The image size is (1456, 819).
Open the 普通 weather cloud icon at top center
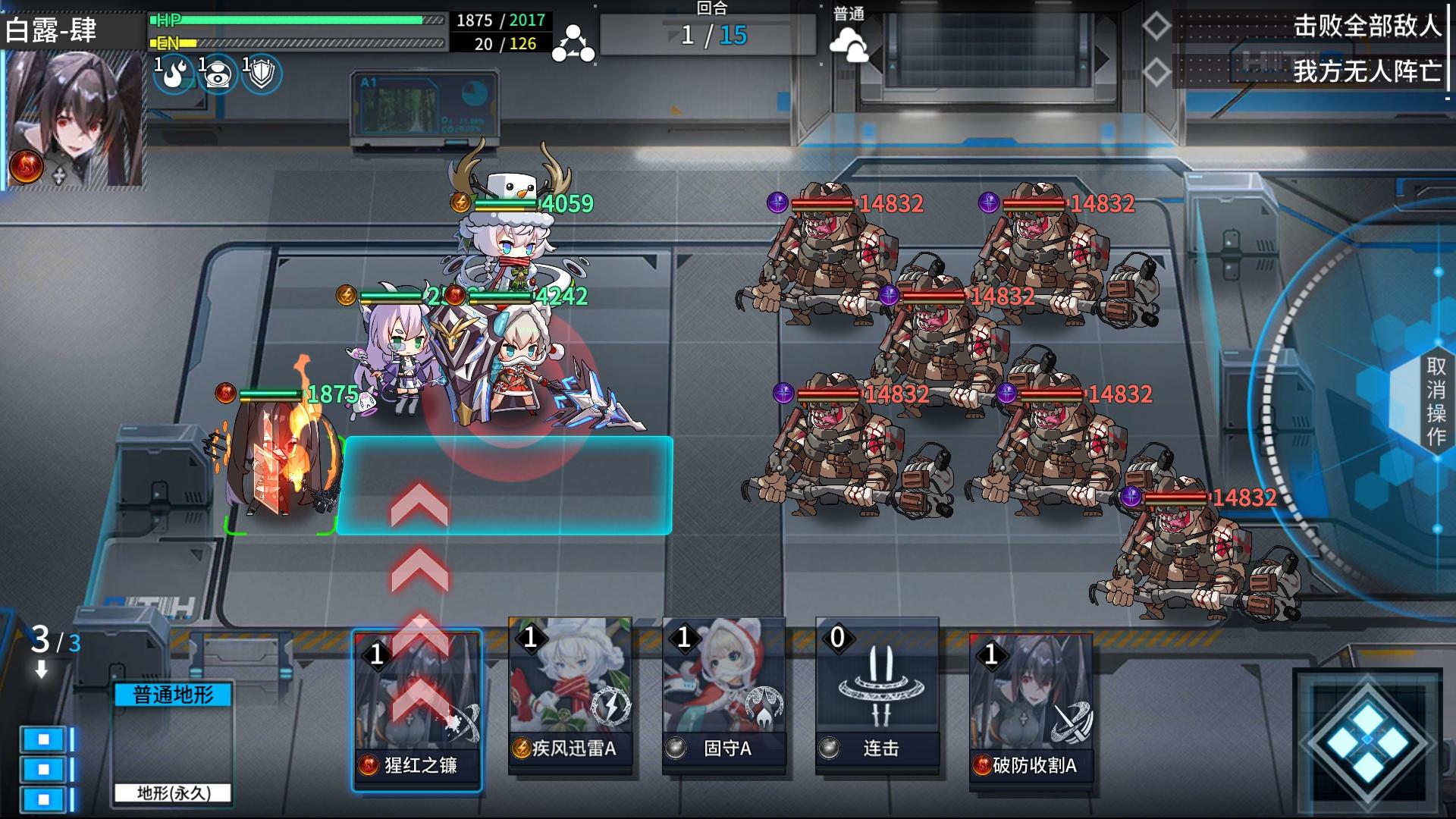point(855,42)
